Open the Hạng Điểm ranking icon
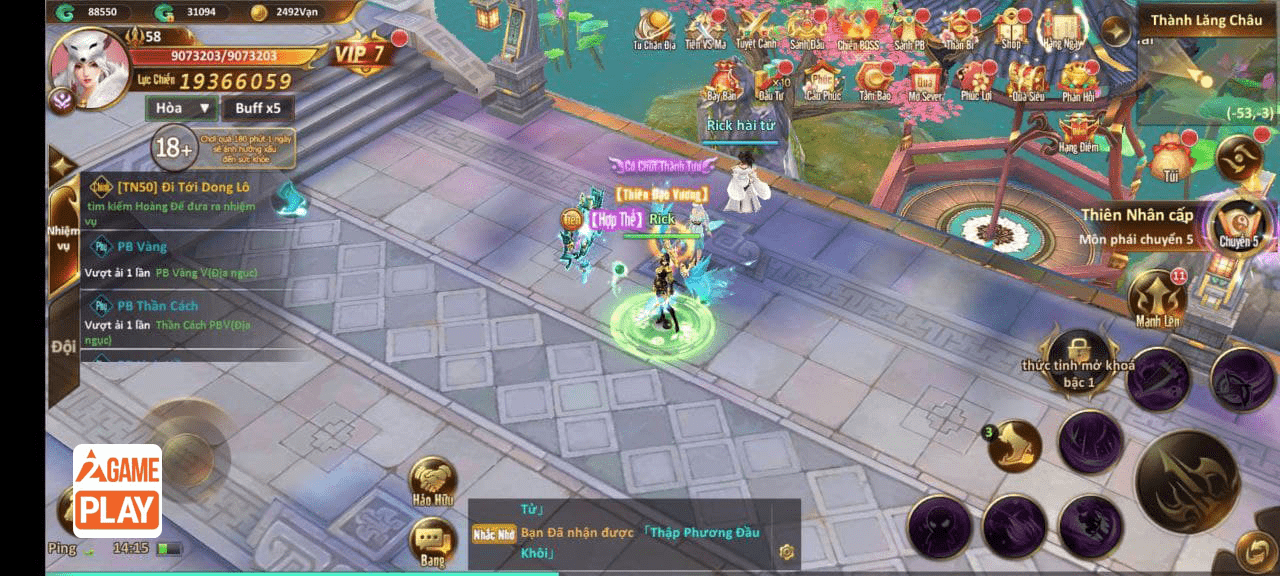This screenshot has height=576, width=1280. click(x=1078, y=132)
